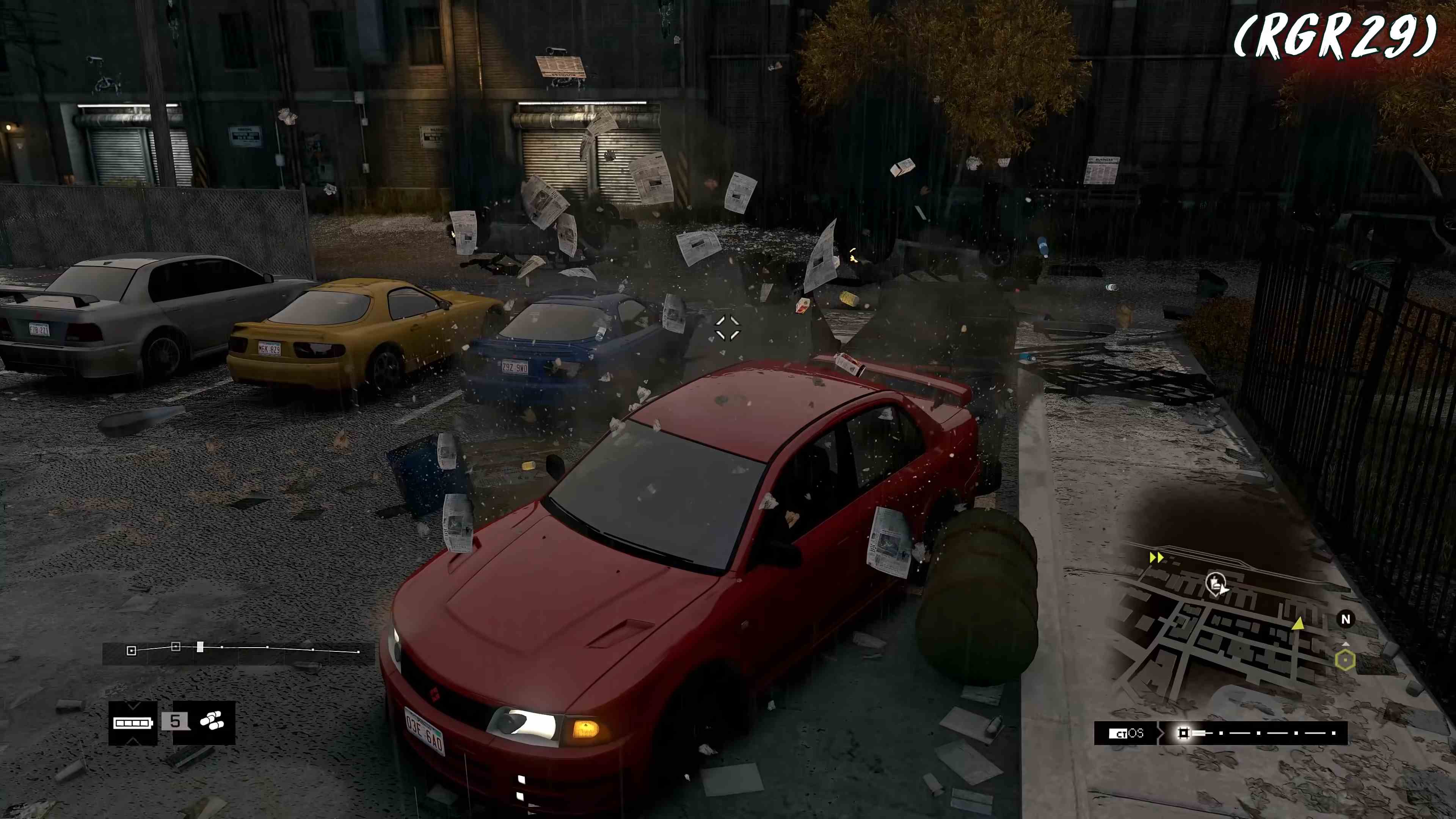Click the glowing node on the ctOS hack bar
Screen dimensions: 1456x819
pos(1183,733)
